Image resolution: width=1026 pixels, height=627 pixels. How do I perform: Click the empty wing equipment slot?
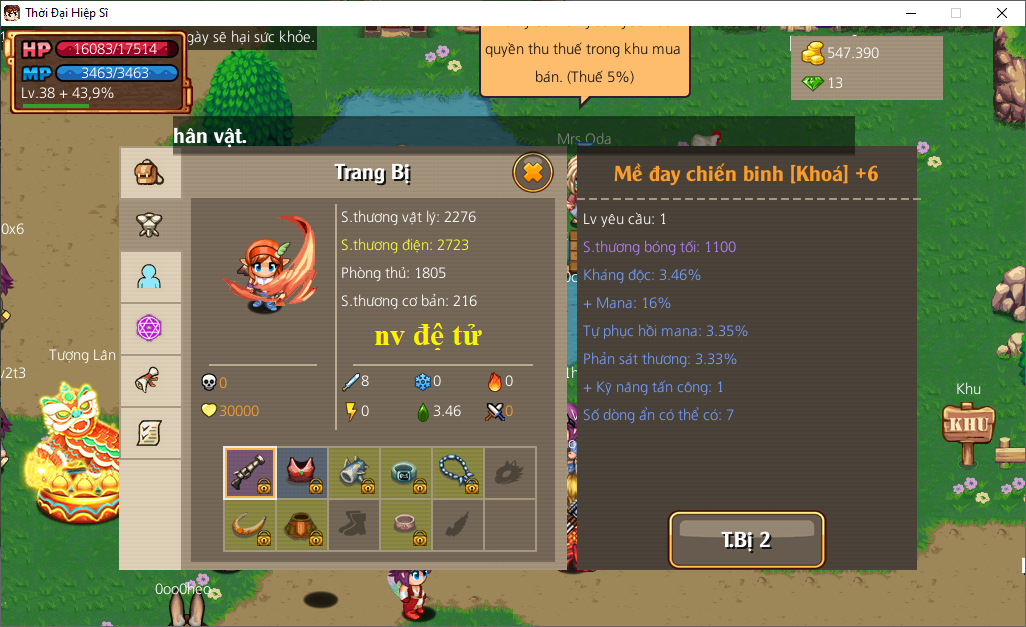(x=458, y=525)
